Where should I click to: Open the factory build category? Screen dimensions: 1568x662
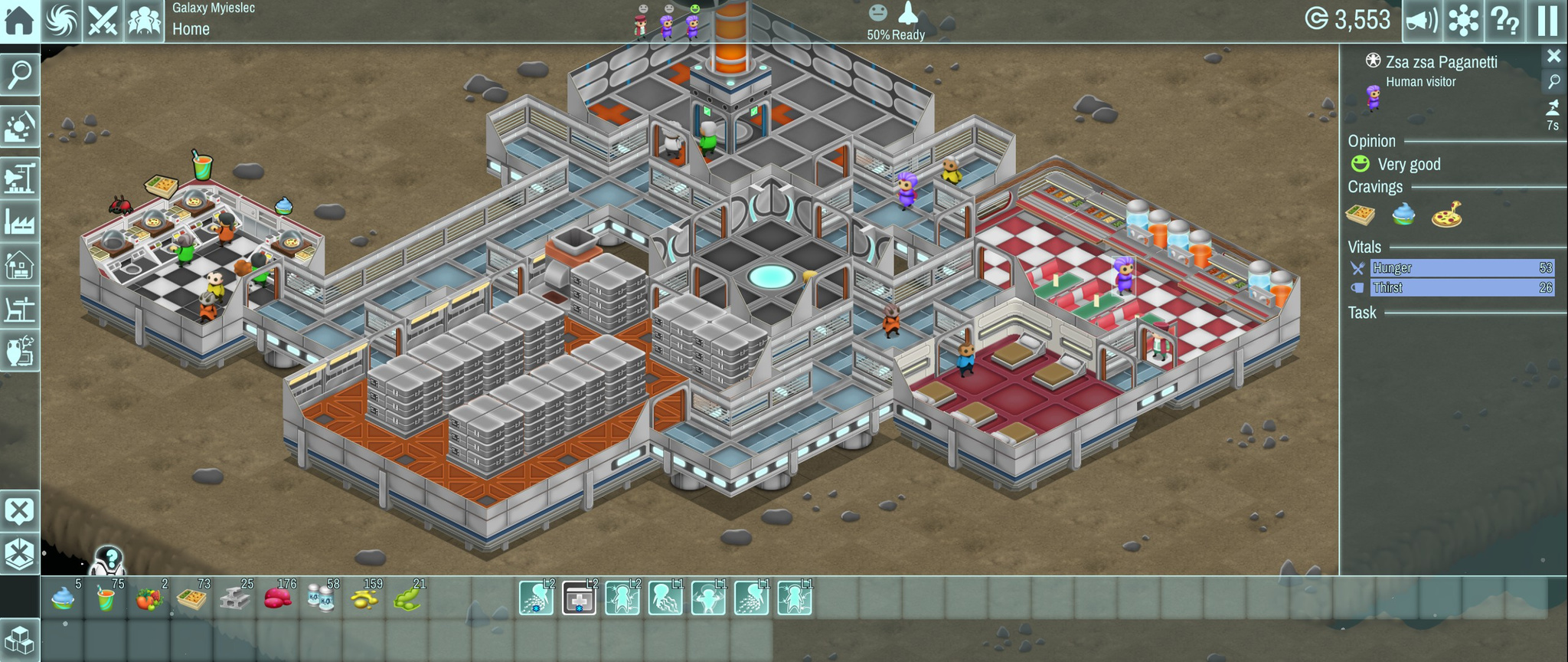(x=19, y=222)
